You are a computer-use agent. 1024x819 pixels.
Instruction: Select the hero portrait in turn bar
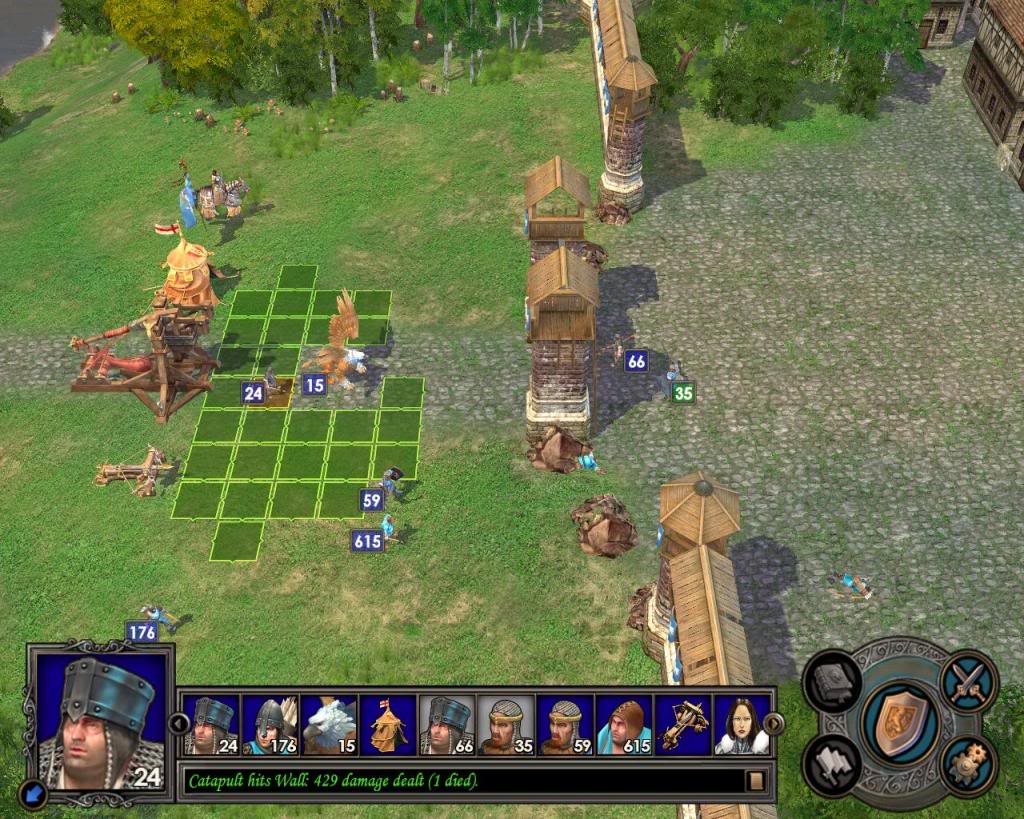tap(741, 725)
